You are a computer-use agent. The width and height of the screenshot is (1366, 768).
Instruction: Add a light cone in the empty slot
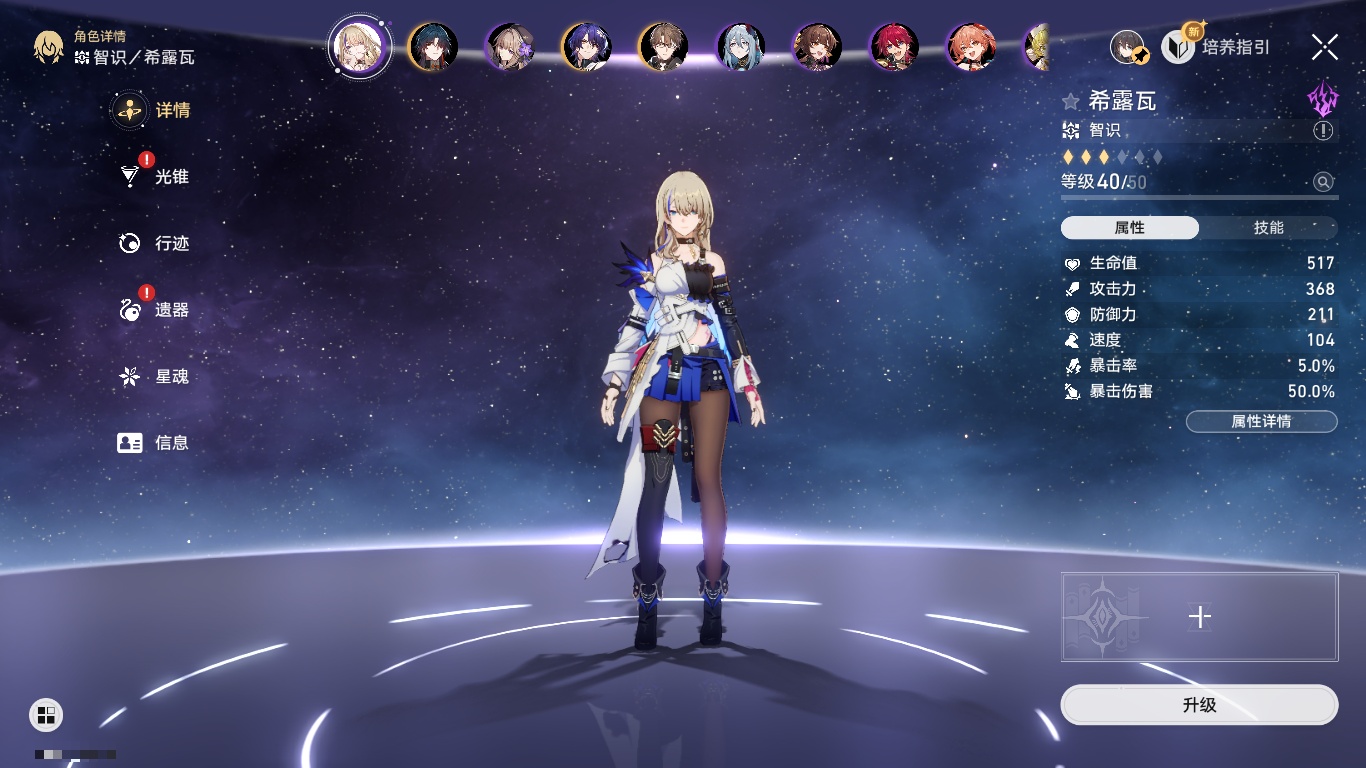(x=1199, y=617)
